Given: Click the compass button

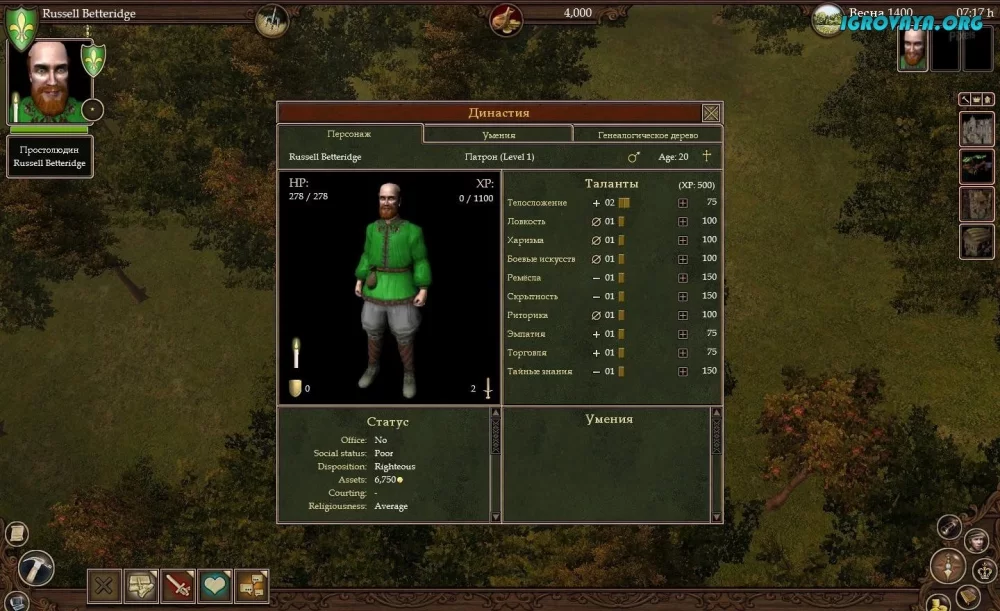Looking at the screenshot, I should tap(947, 566).
